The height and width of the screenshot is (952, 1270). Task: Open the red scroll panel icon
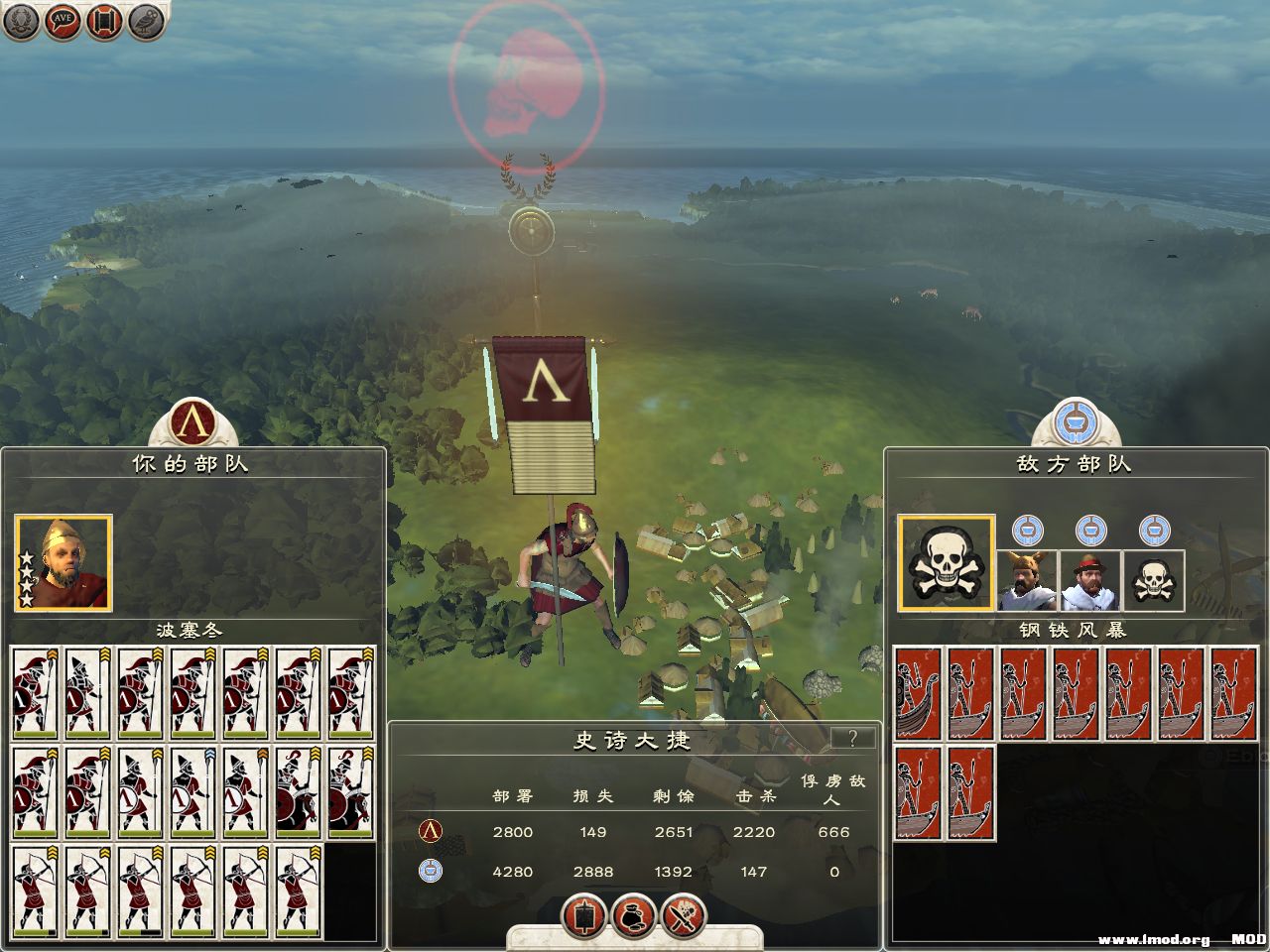[104, 22]
